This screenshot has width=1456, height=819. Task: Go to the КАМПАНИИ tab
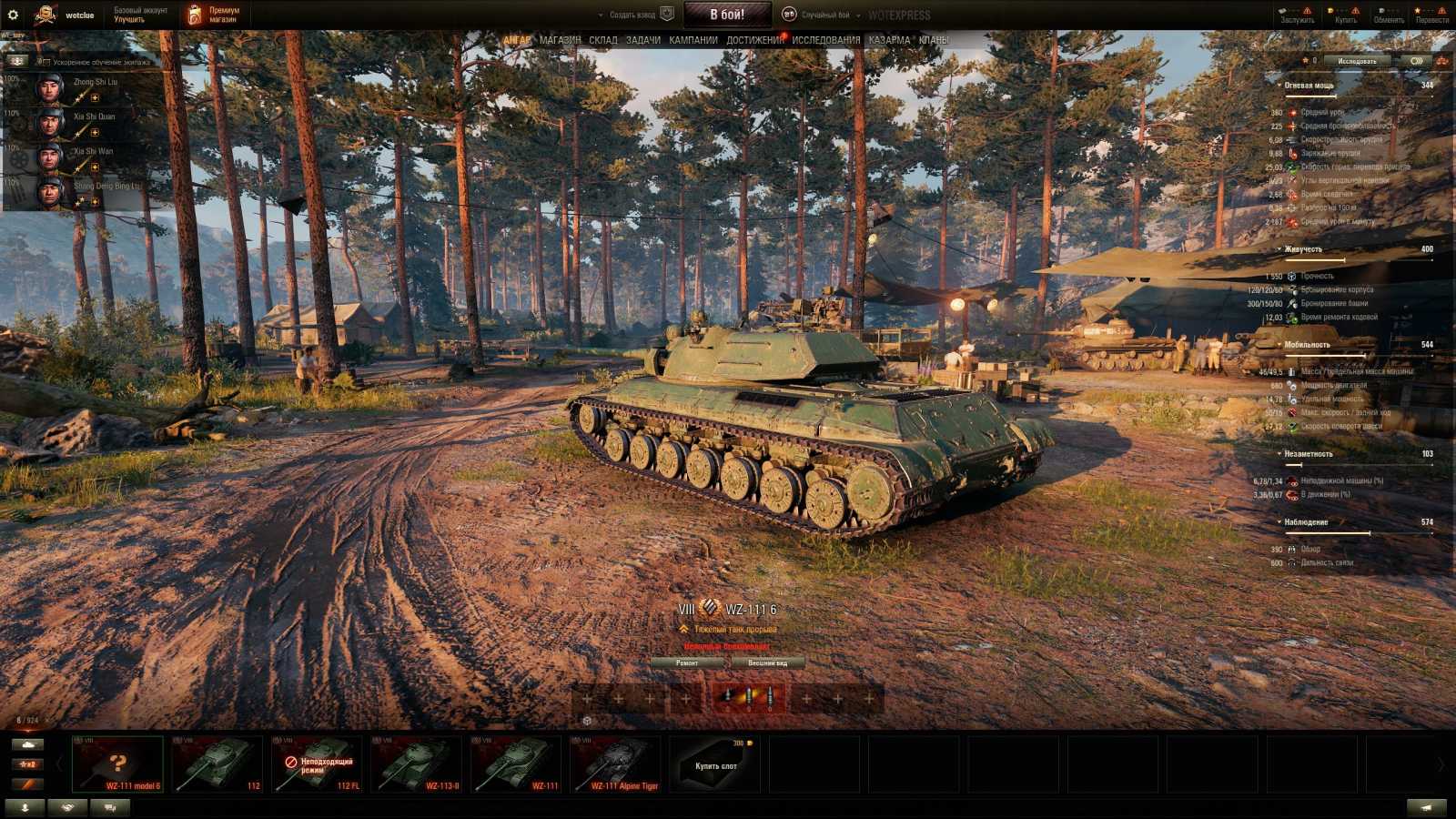(x=693, y=40)
